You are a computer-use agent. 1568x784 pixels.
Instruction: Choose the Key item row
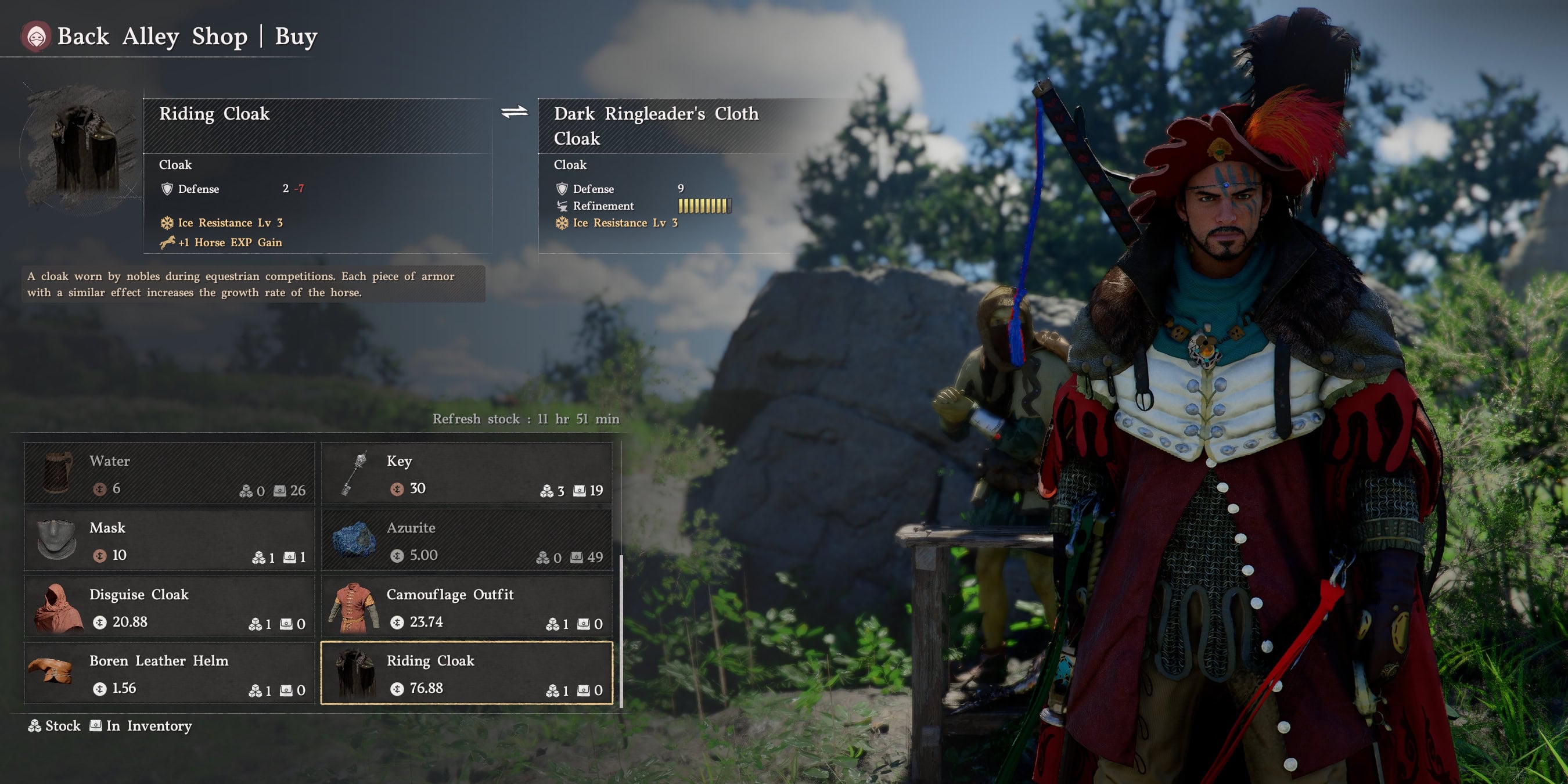[466, 473]
